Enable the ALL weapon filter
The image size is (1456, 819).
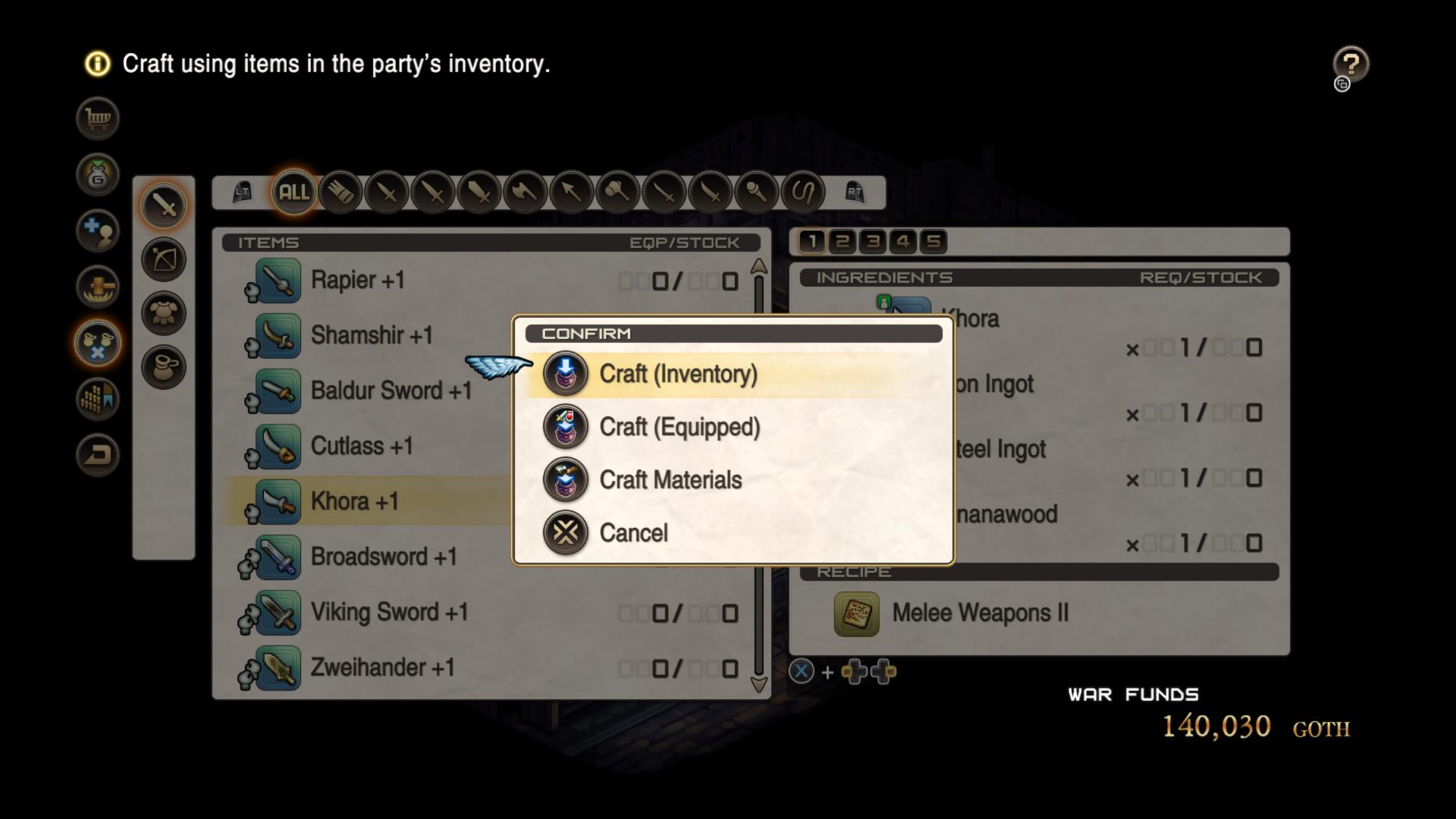tap(293, 193)
